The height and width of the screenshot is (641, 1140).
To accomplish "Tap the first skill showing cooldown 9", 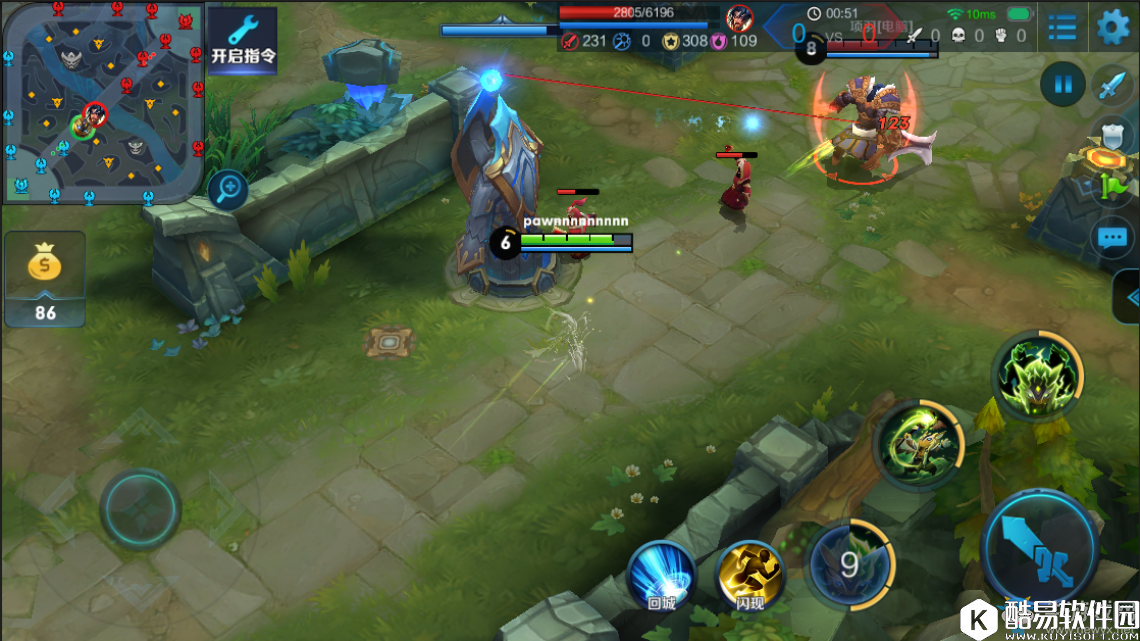I will [849, 565].
